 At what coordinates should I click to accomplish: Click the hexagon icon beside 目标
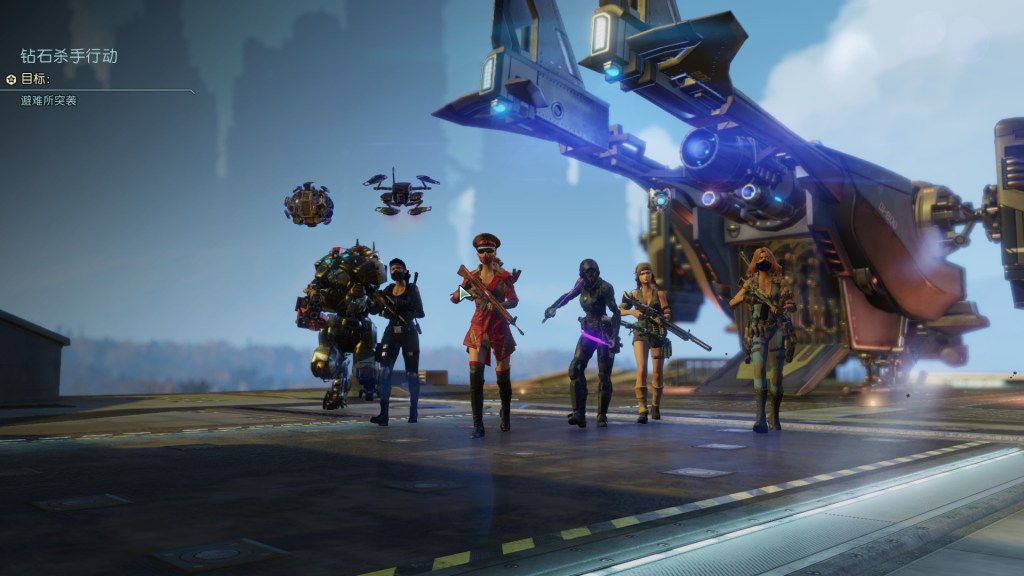[11, 79]
